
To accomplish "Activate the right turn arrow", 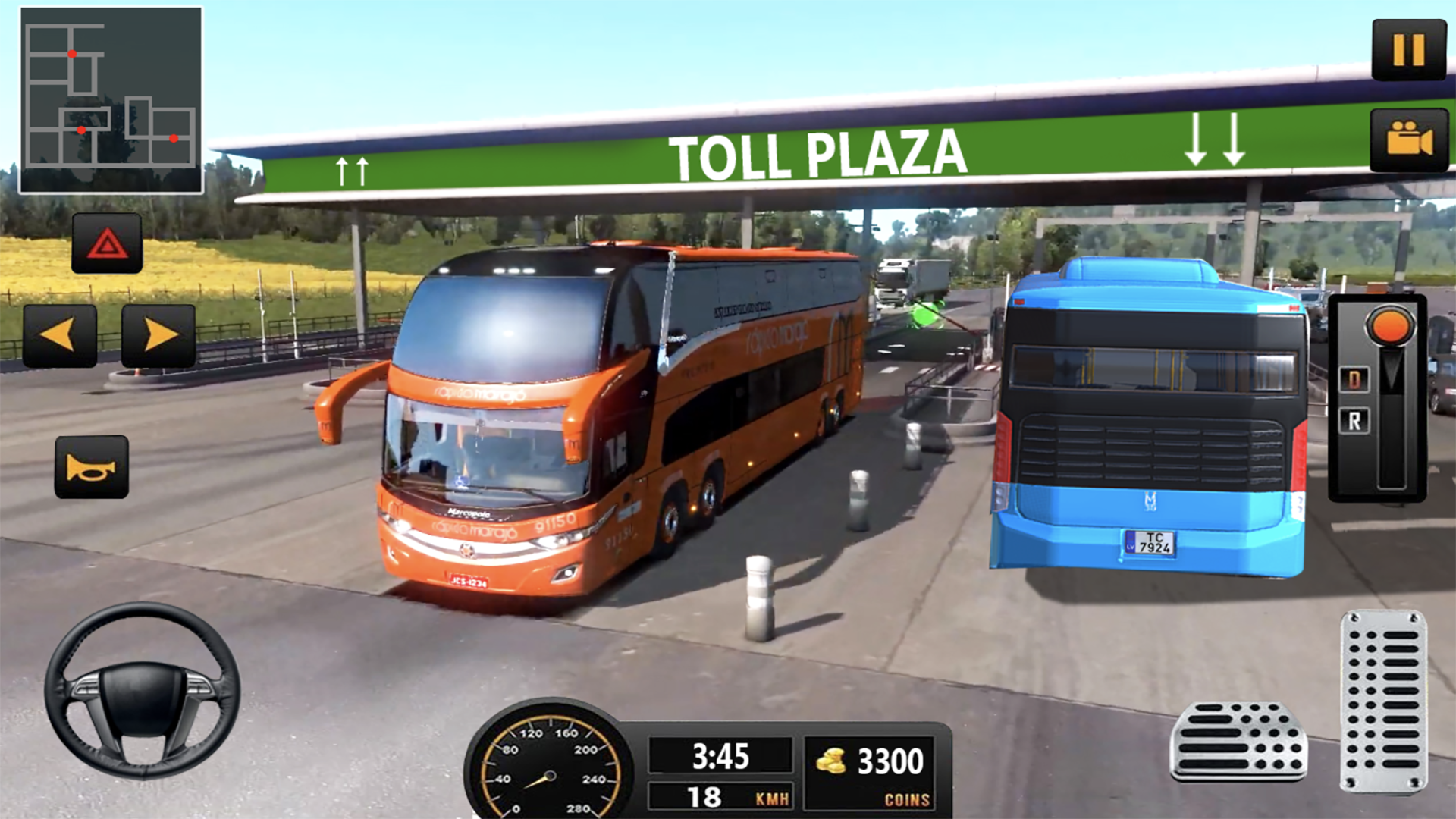I will [158, 335].
